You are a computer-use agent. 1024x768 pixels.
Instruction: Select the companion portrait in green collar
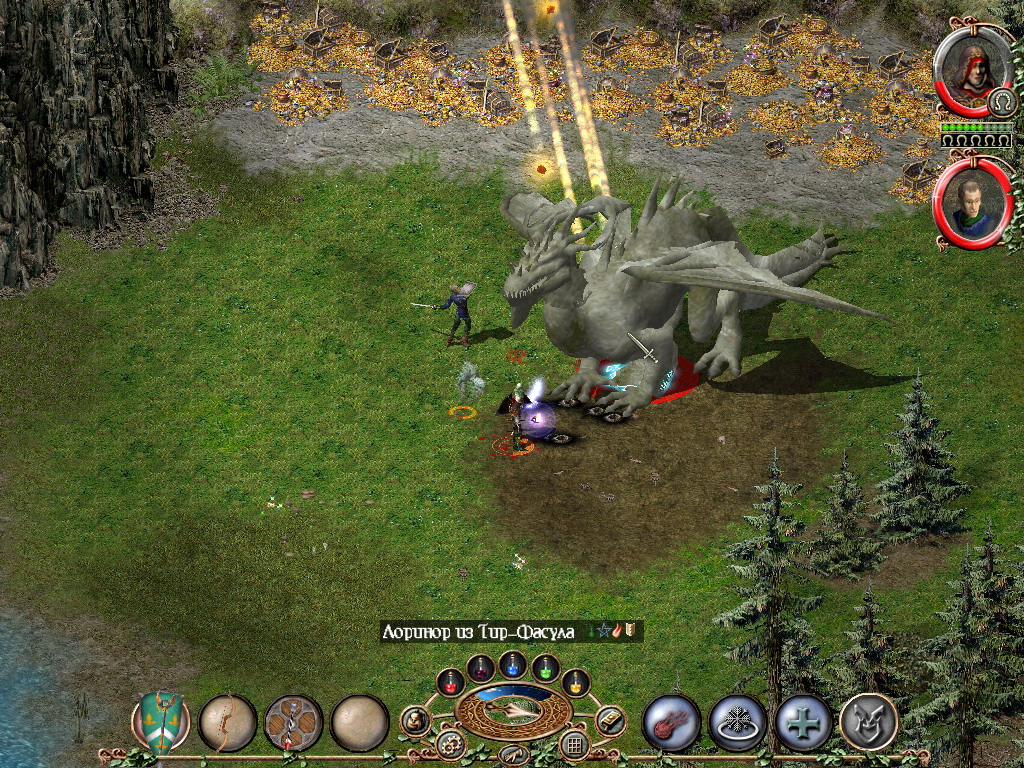click(971, 203)
